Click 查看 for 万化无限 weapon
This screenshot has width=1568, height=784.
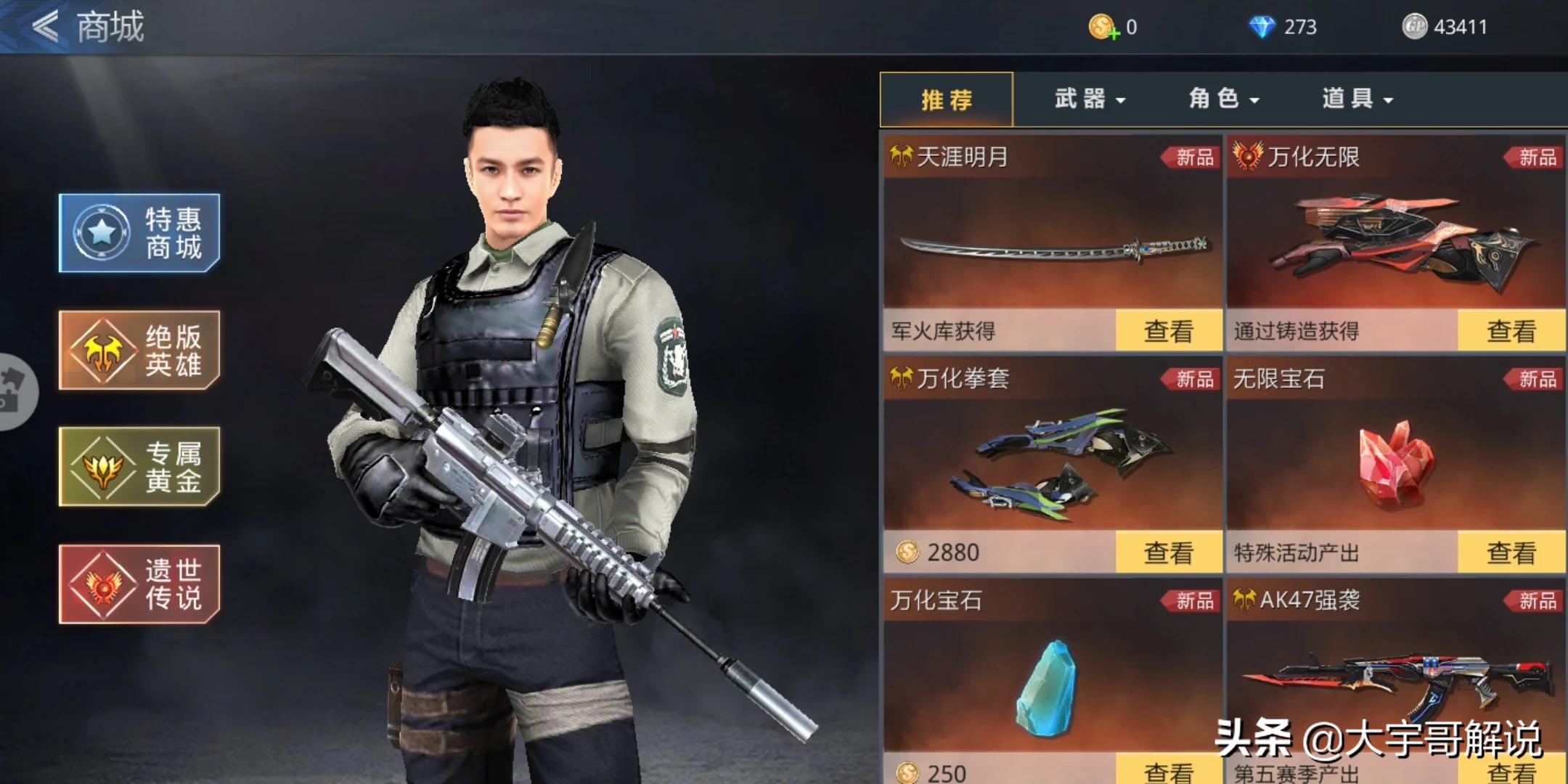click(1511, 331)
